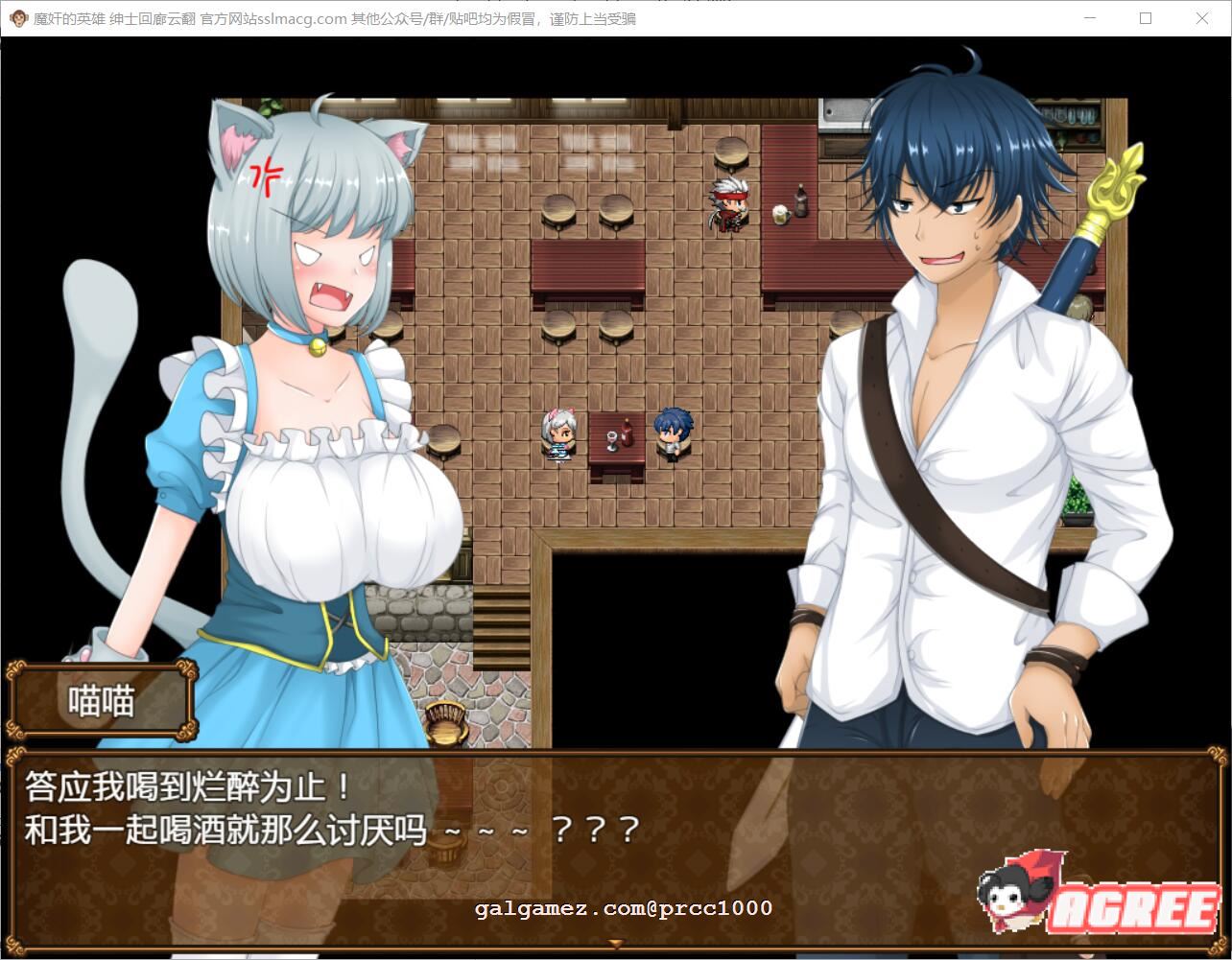Click the red-bandana warrior sprite near the bar
The width and height of the screenshot is (1232, 960).
[726, 203]
